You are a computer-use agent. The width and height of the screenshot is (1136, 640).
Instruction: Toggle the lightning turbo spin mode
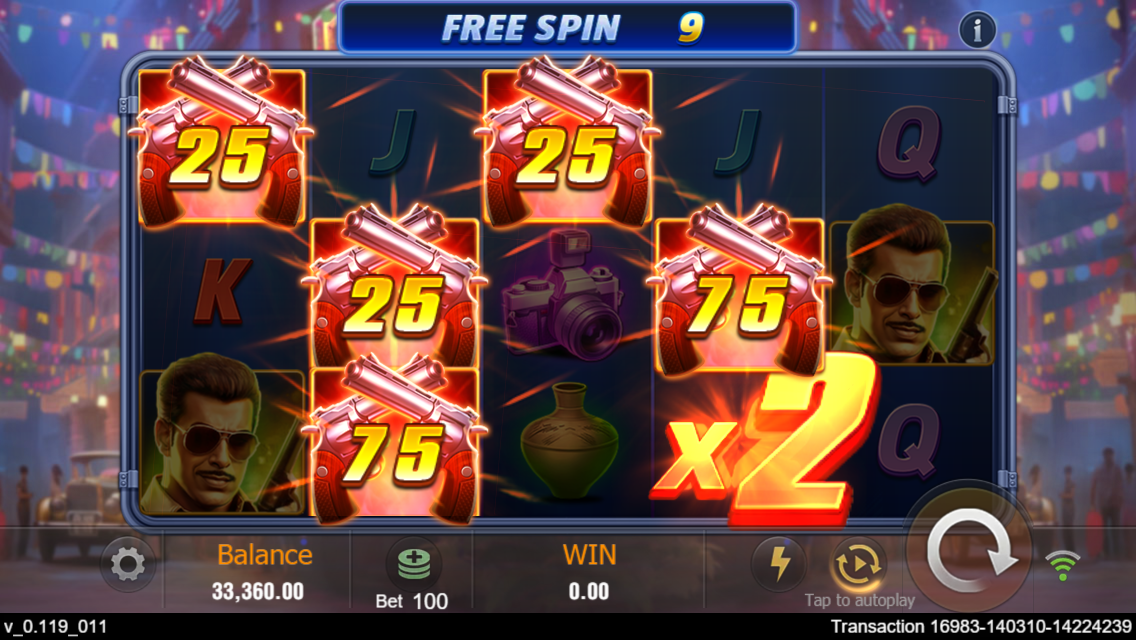pyautogui.click(x=778, y=564)
